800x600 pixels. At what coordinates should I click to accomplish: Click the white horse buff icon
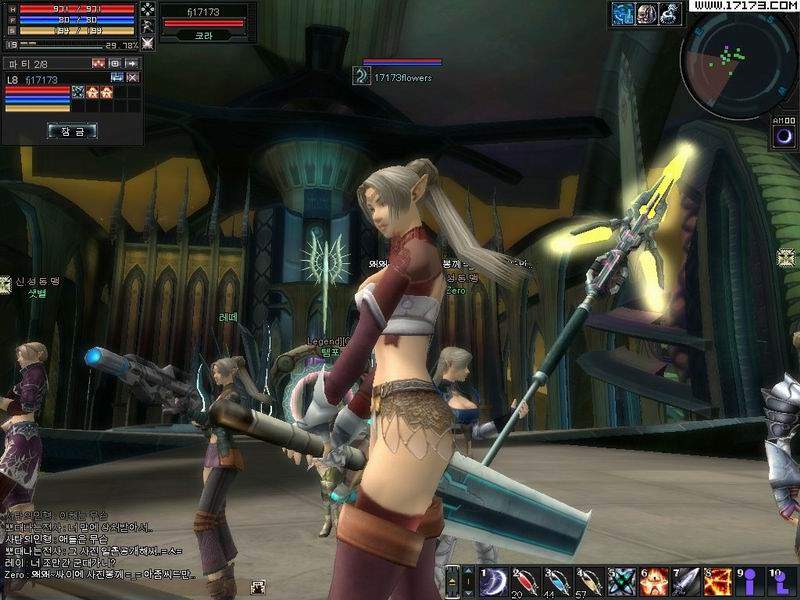(670, 12)
